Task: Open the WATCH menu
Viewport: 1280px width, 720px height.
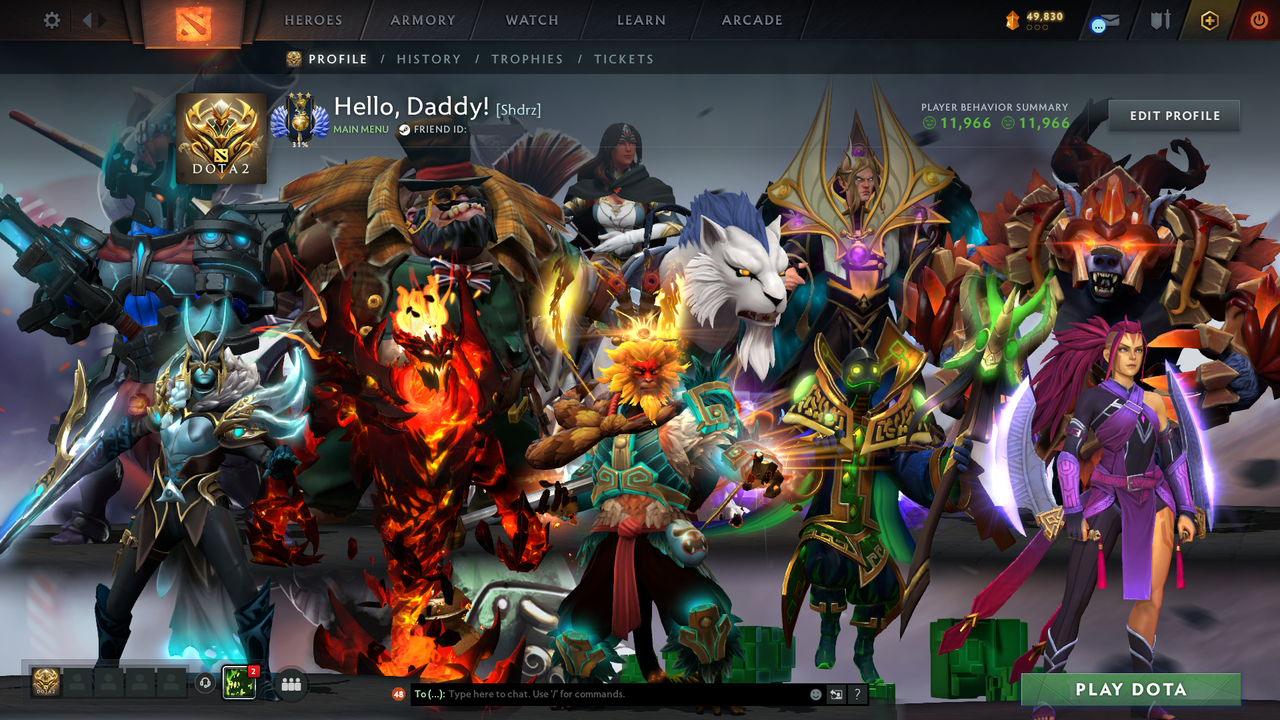Action: point(531,20)
